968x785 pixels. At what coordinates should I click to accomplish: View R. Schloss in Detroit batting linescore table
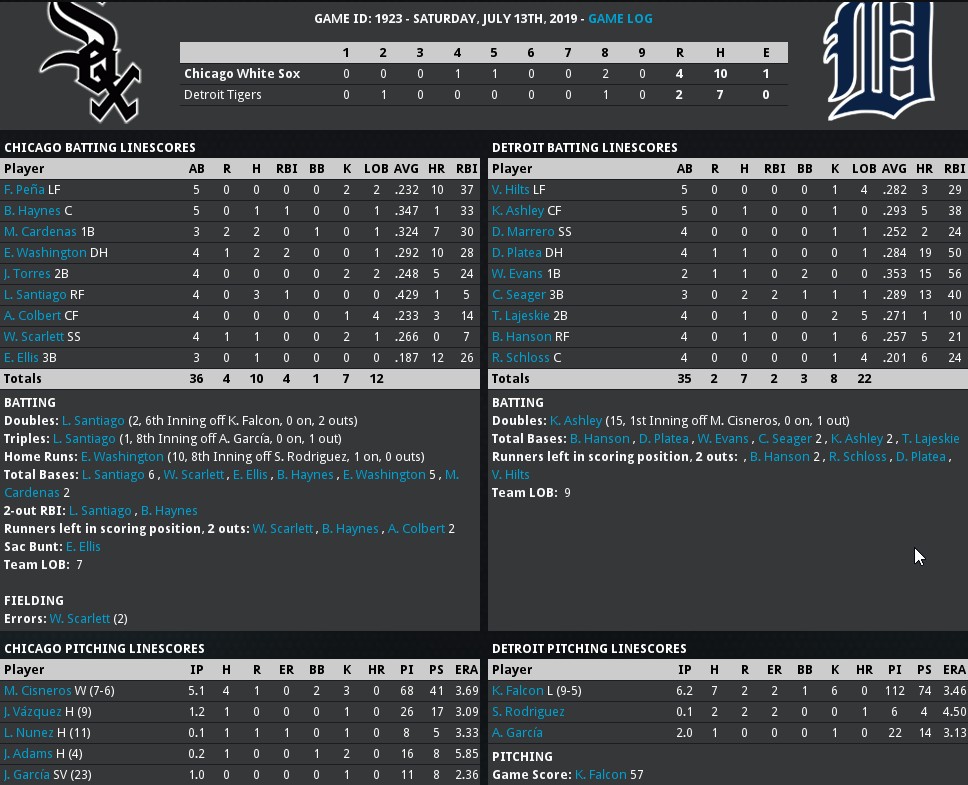tap(520, 357)
